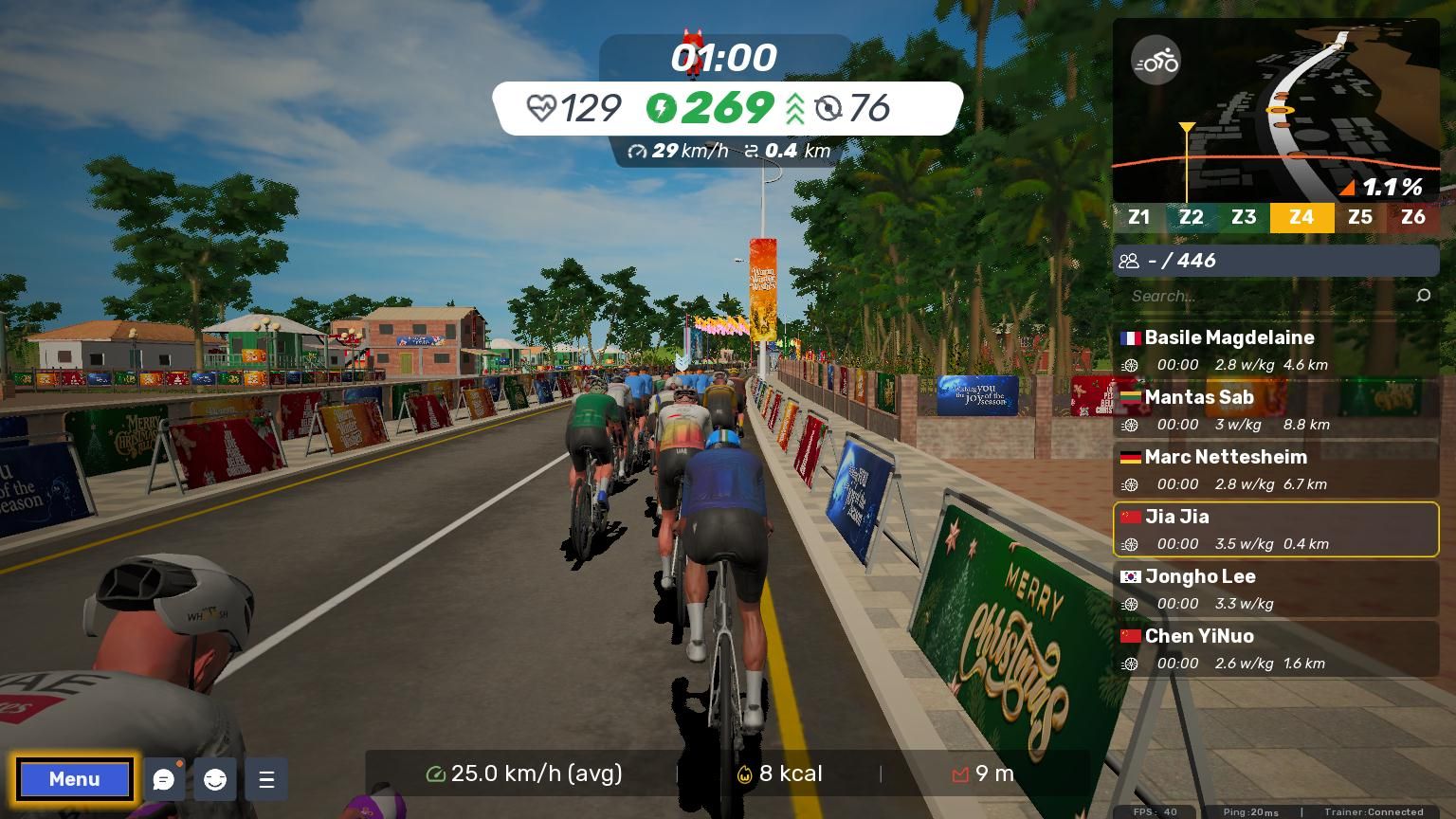
Task: Click the rider search field
Action: [1261, 296]
